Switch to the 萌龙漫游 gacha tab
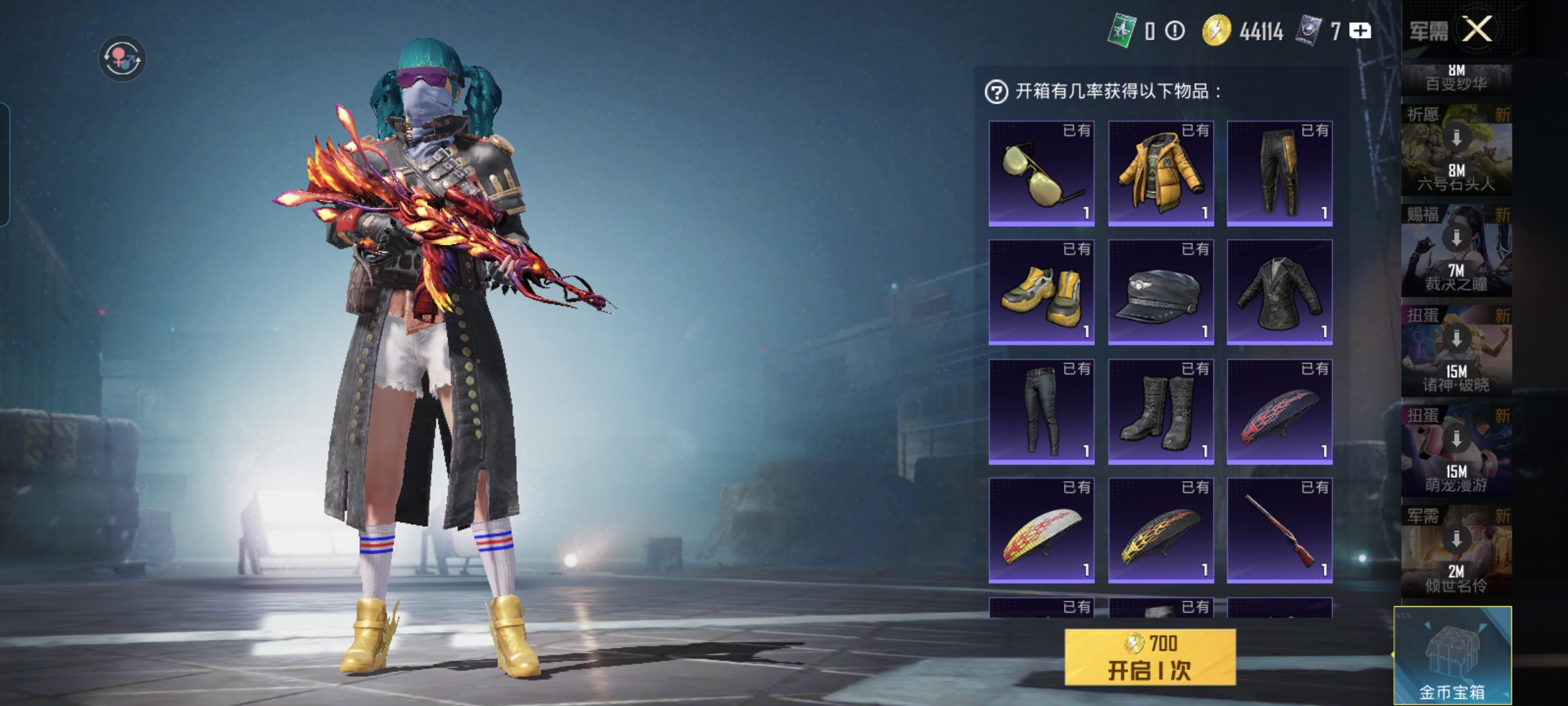Screen dimensions: 1568x706 [x=1456, y=451]
